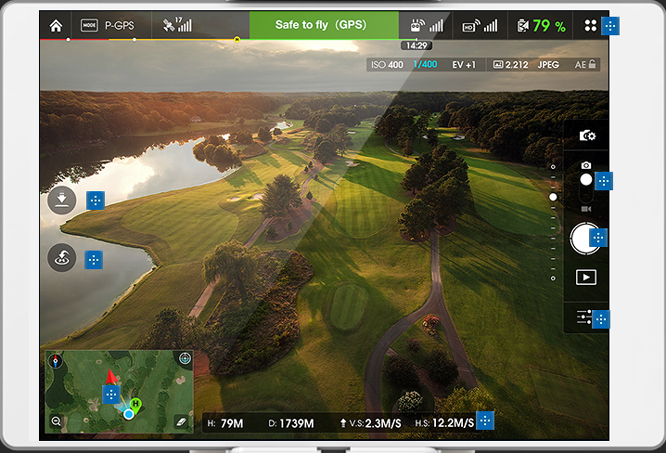This screenshot has width=666, height=453.
Task: Open the camera parameter sliders panel
Action: click(x=585, y=317)
